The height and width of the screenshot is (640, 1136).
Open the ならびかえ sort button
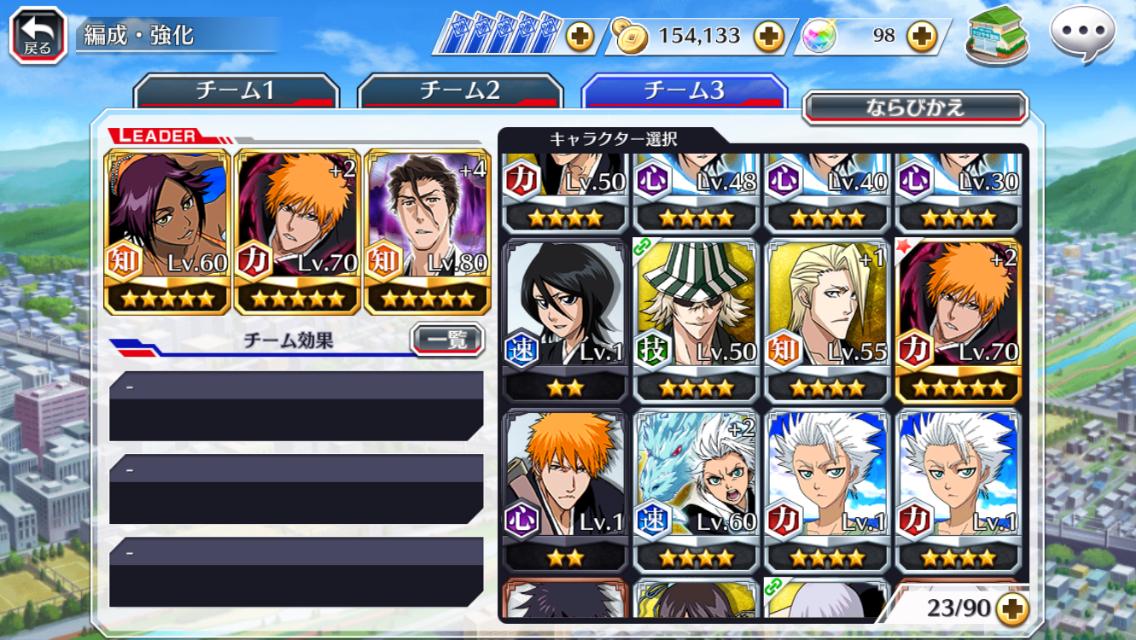pos(915,108)
